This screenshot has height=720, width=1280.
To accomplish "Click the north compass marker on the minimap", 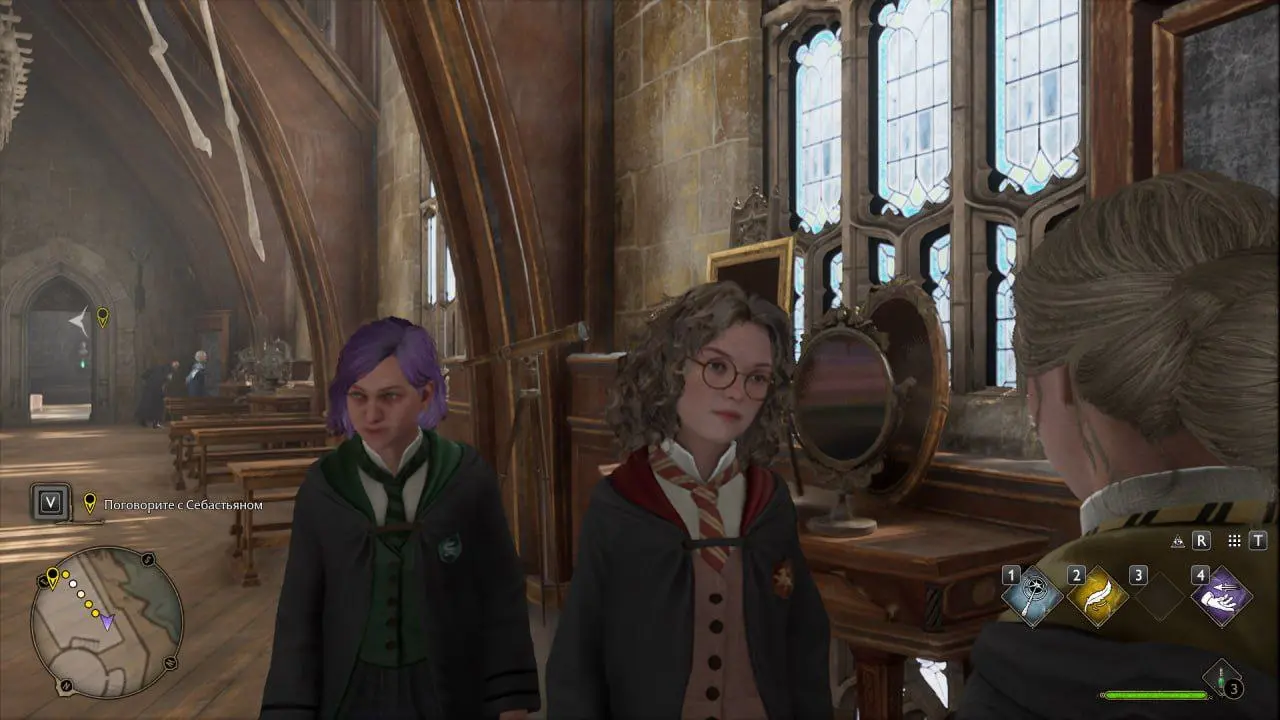I will pos(66,685).
